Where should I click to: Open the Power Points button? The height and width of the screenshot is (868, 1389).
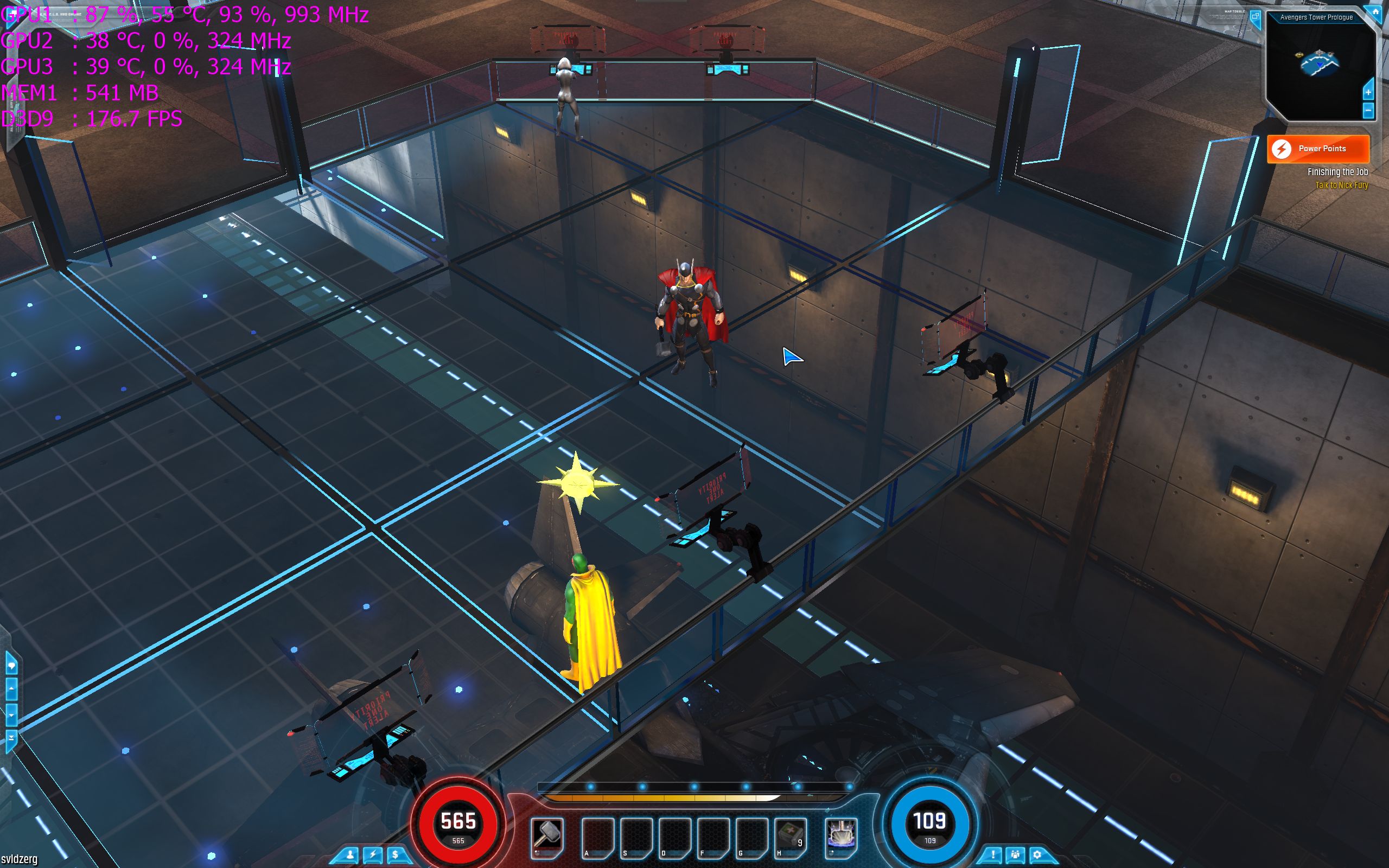click(1318, 149)
